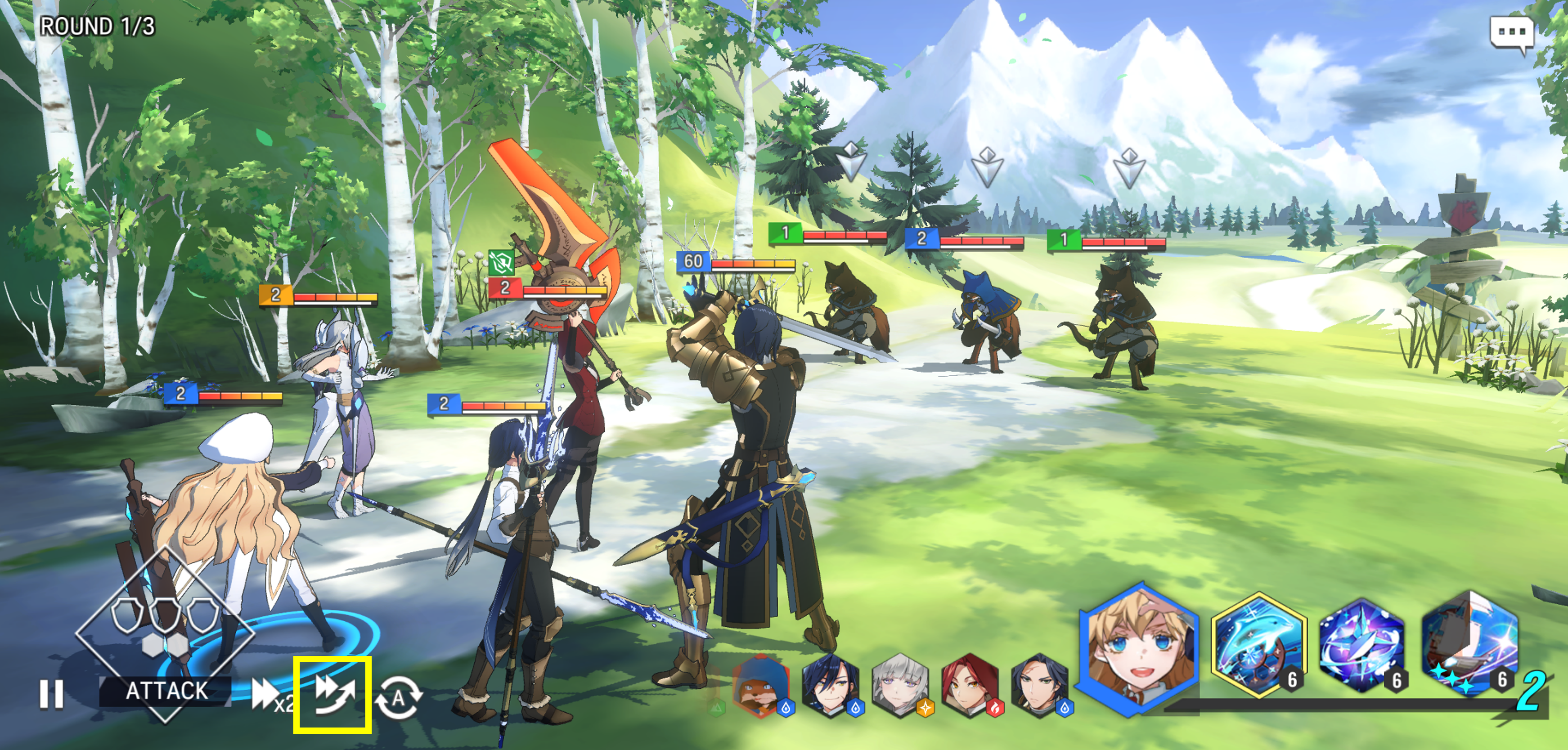Activate the blue crystal star skill

1361,645
